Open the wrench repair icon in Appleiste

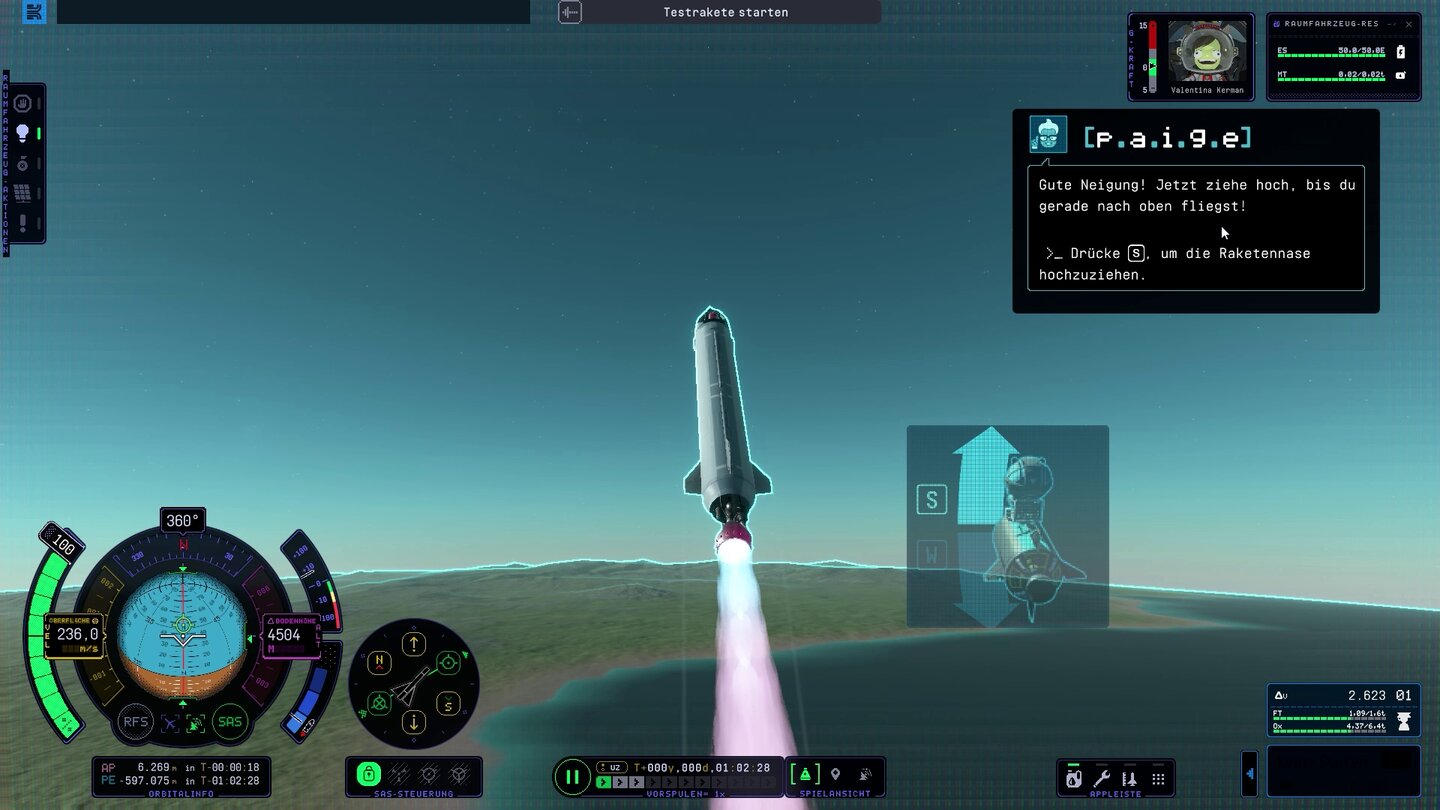1102,778
